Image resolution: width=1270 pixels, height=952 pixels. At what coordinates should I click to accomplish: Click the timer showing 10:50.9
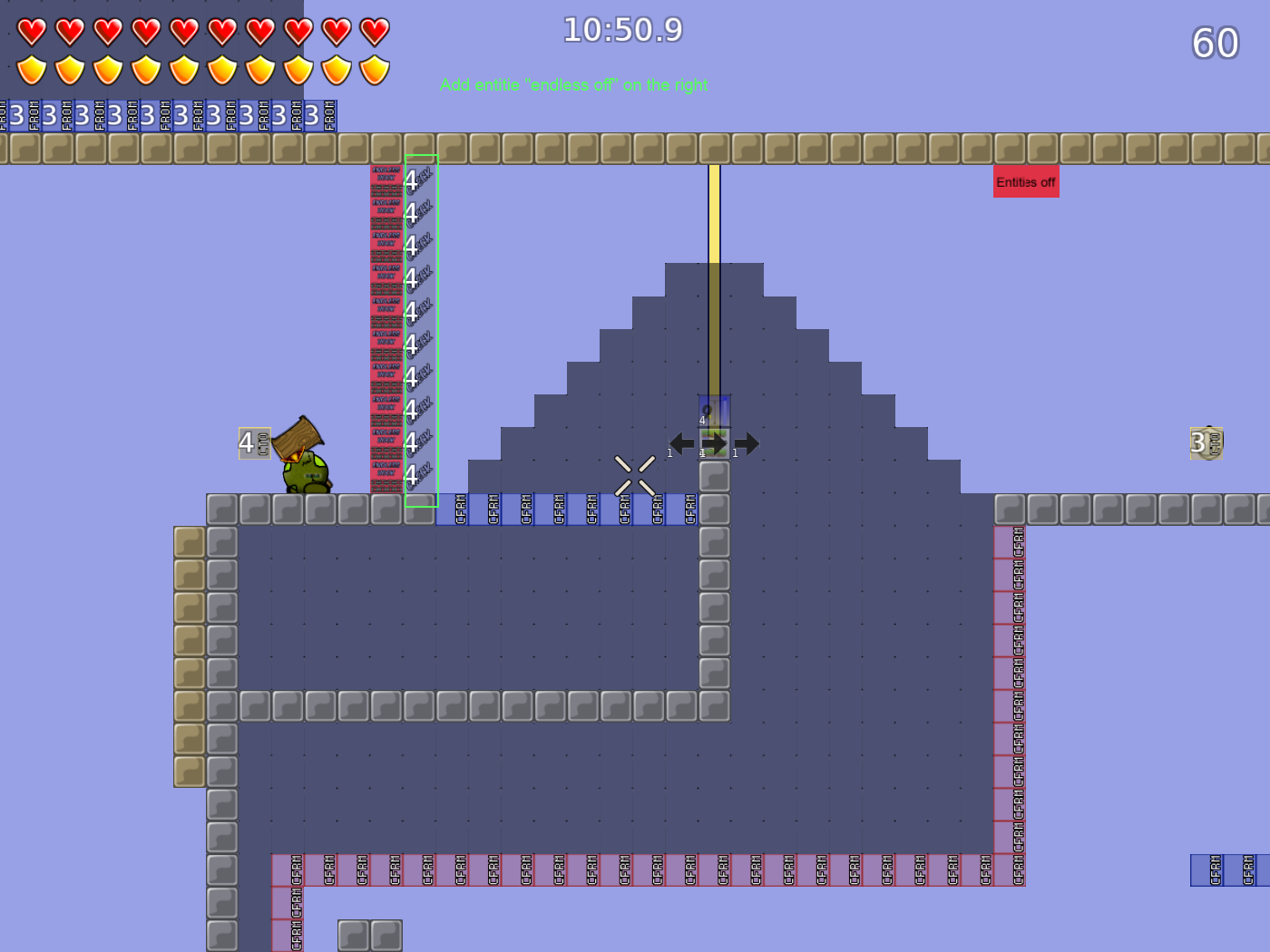(x=621, y=30)
